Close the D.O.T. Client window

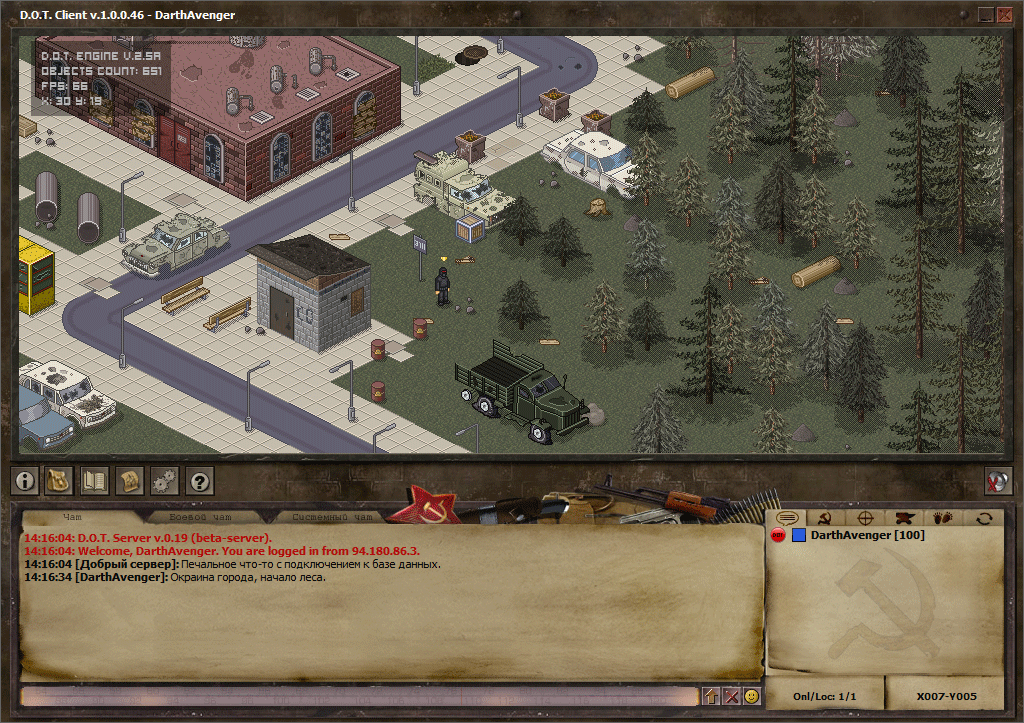tap(1004, 14)
